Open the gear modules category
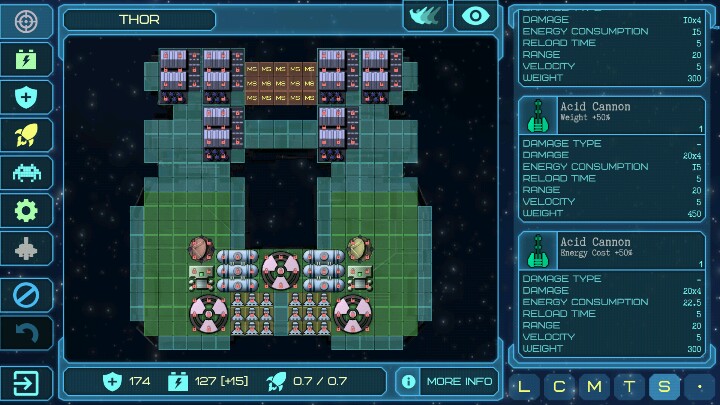The image size is (720, 405). coord(27,210)
